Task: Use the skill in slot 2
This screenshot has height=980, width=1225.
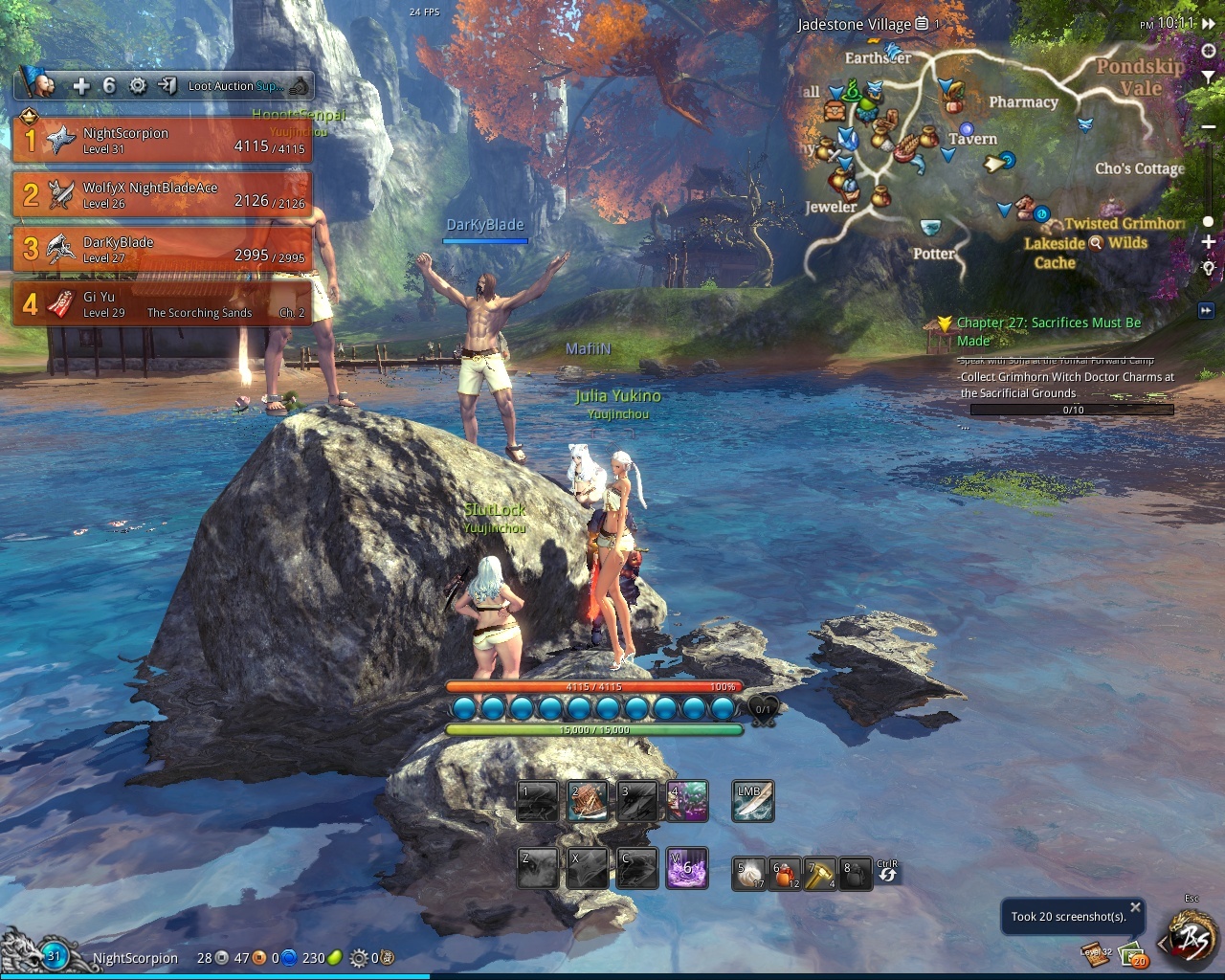Action: pyautogui.click(x=588, y=802)
